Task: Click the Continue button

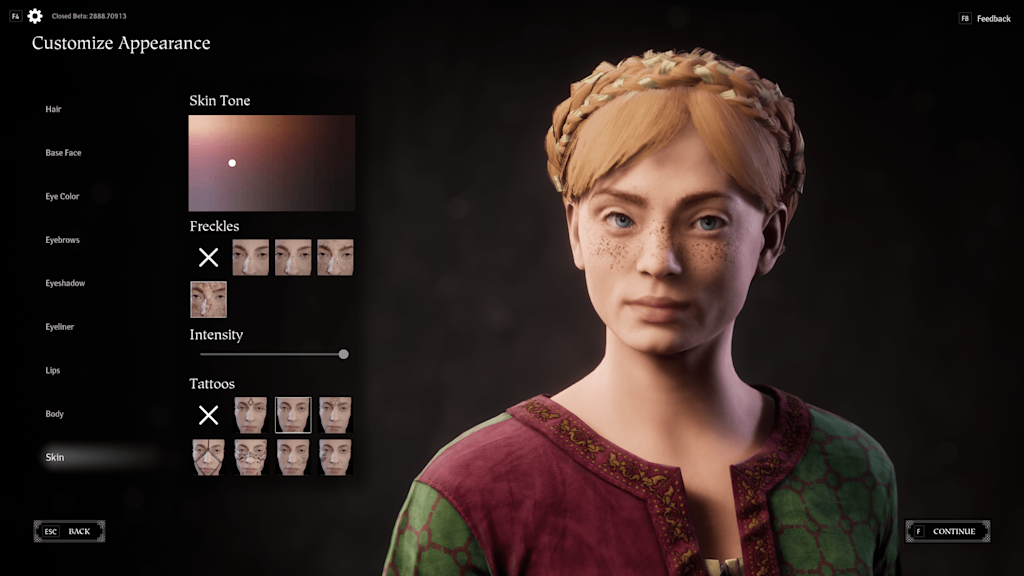Action: (948, 531)
